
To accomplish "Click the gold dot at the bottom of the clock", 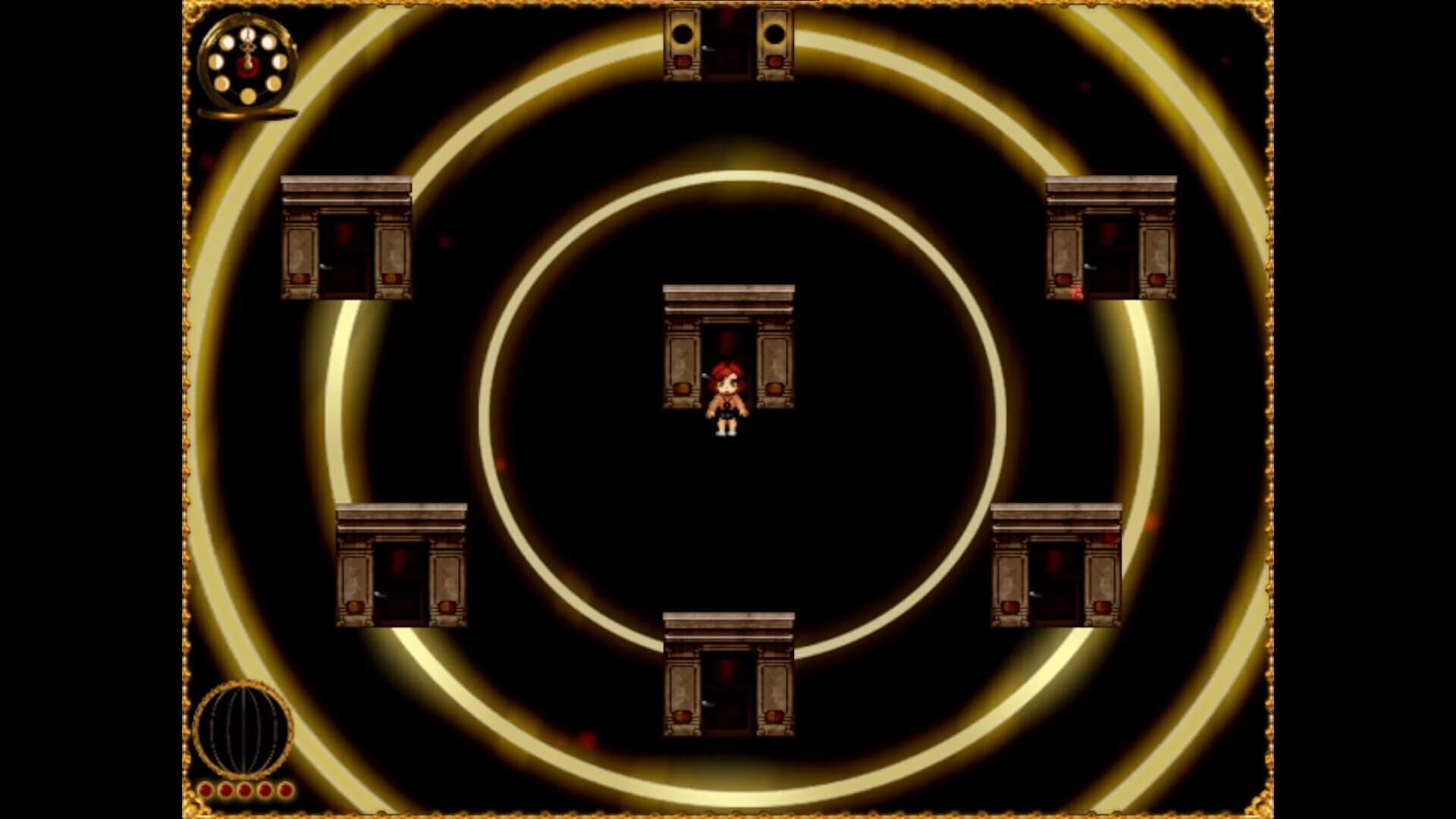I will point(248,96).
